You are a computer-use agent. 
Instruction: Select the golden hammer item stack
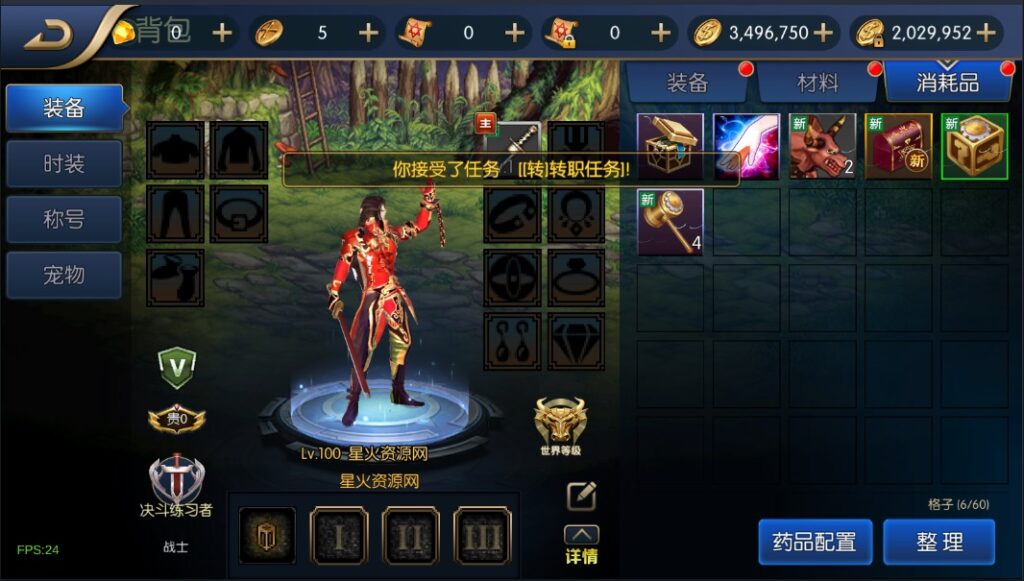pyautogui.click(x=671, y=221)
